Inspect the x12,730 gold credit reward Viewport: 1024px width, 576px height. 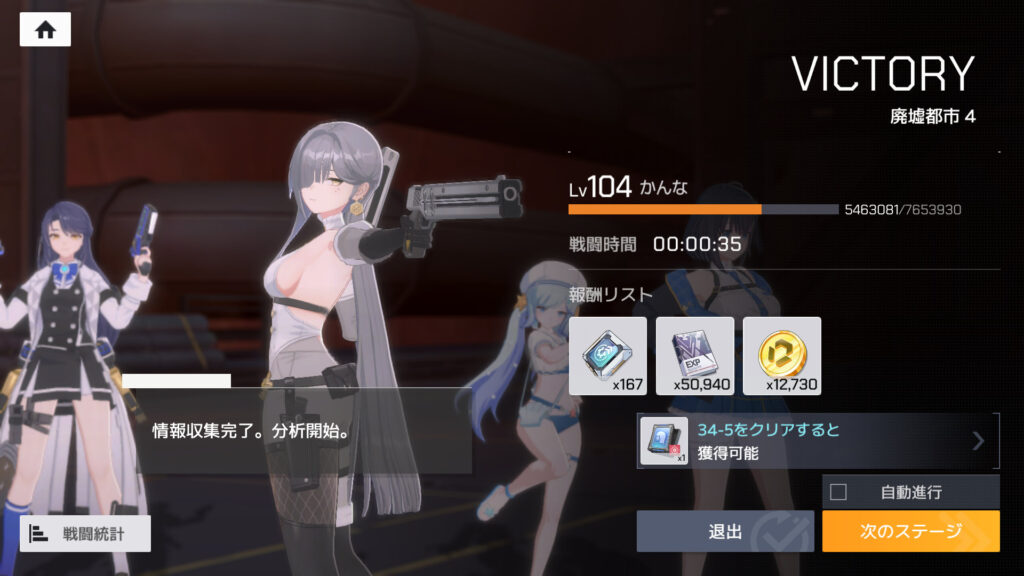tap(782, 355)
